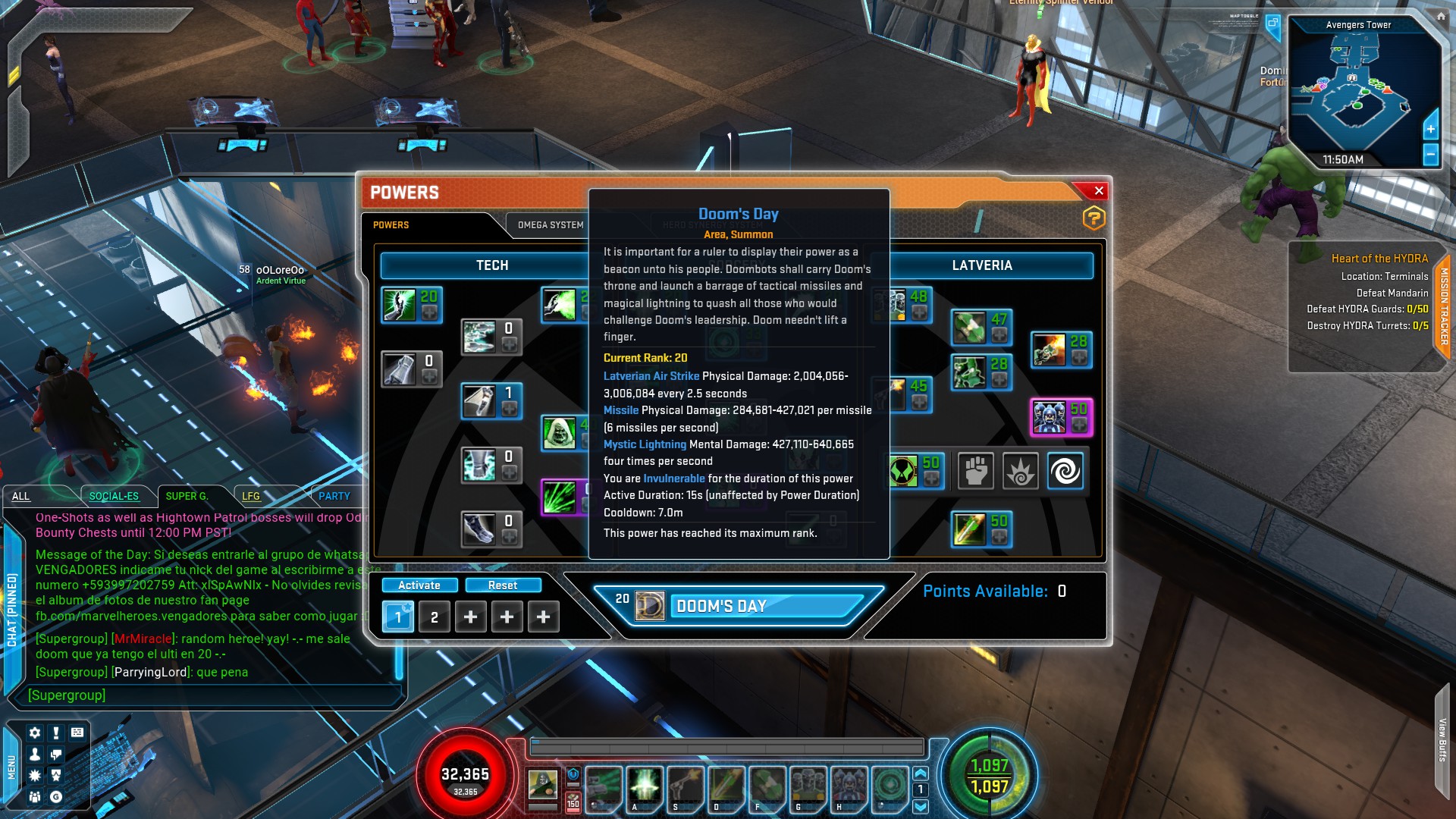Viewport: 1456px width, 819px height.
Task: Select the swirl power filter icon in Powers window
Action: [1065, 471]
